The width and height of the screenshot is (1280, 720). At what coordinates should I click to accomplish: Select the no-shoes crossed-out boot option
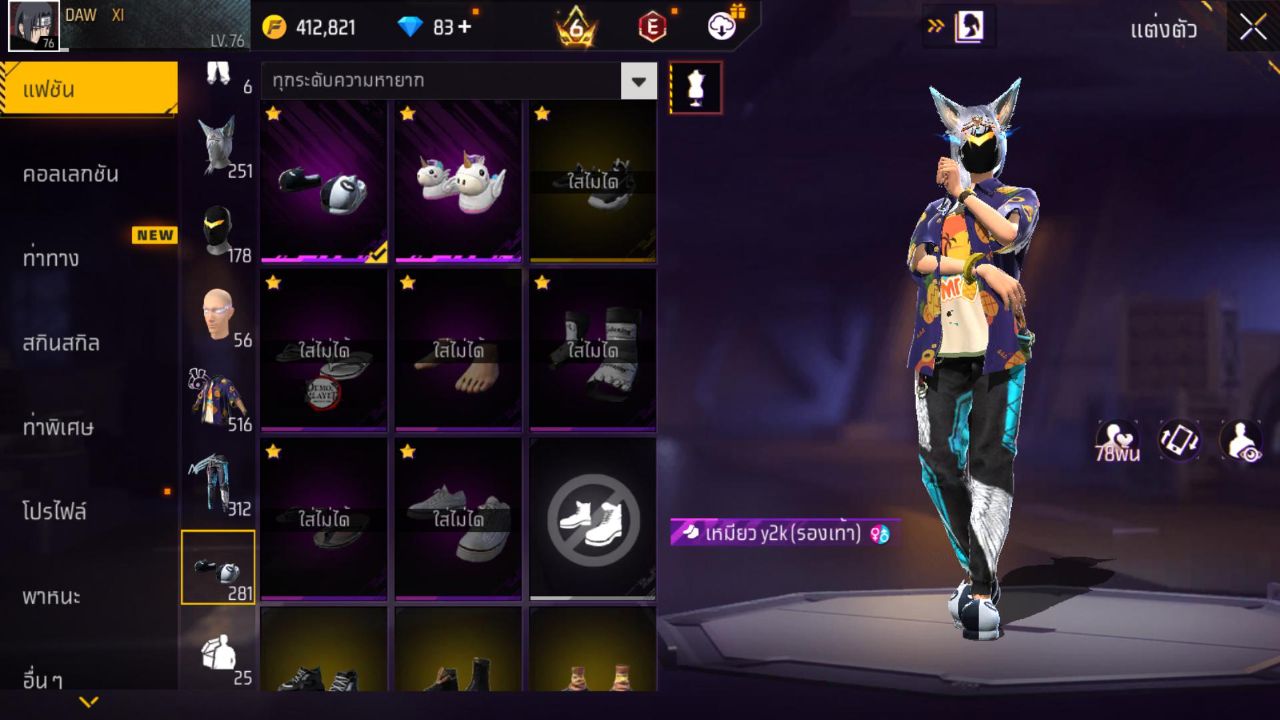(x=591, y=517)
